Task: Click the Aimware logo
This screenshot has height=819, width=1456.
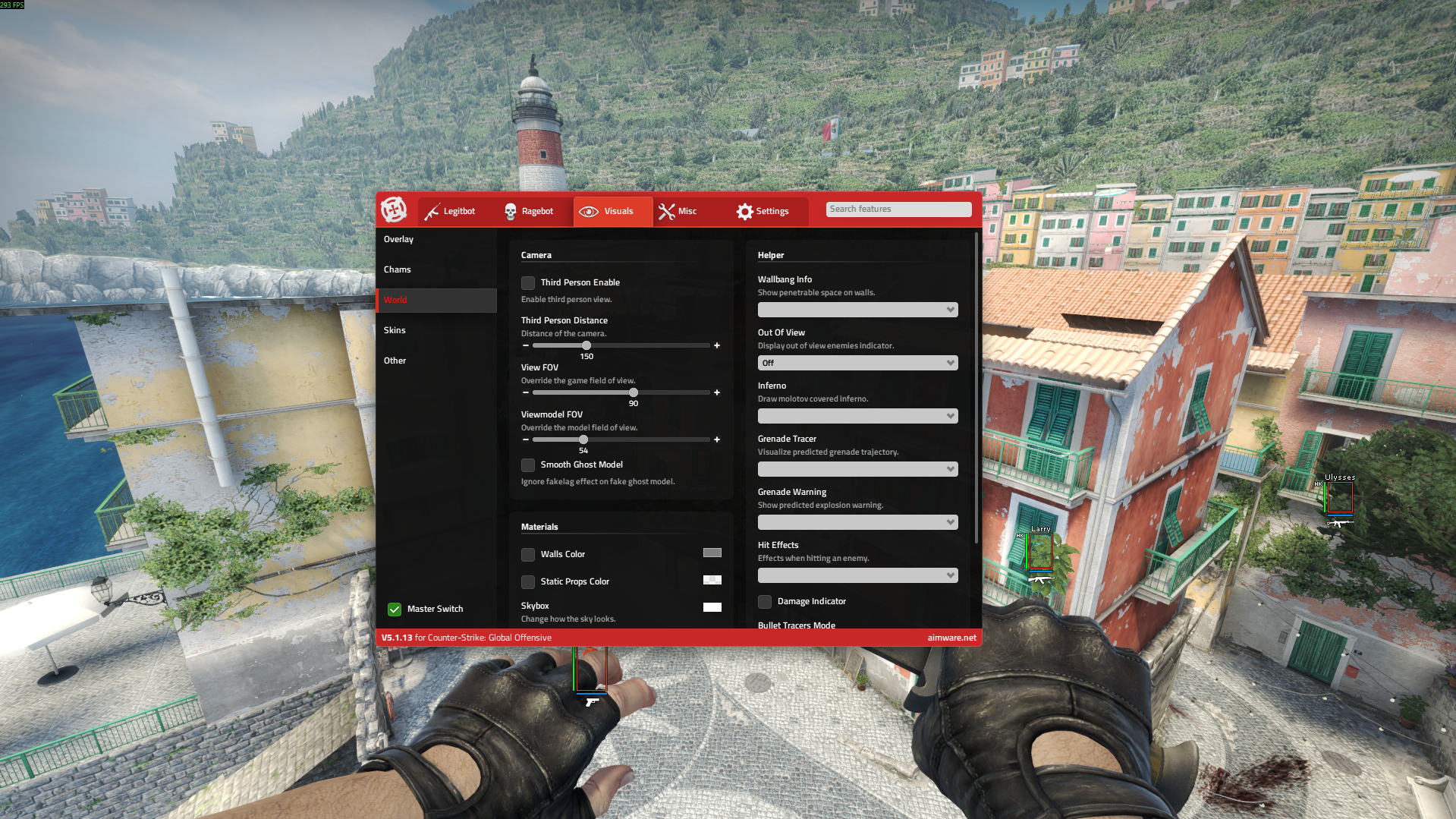Action: point(394,210)
